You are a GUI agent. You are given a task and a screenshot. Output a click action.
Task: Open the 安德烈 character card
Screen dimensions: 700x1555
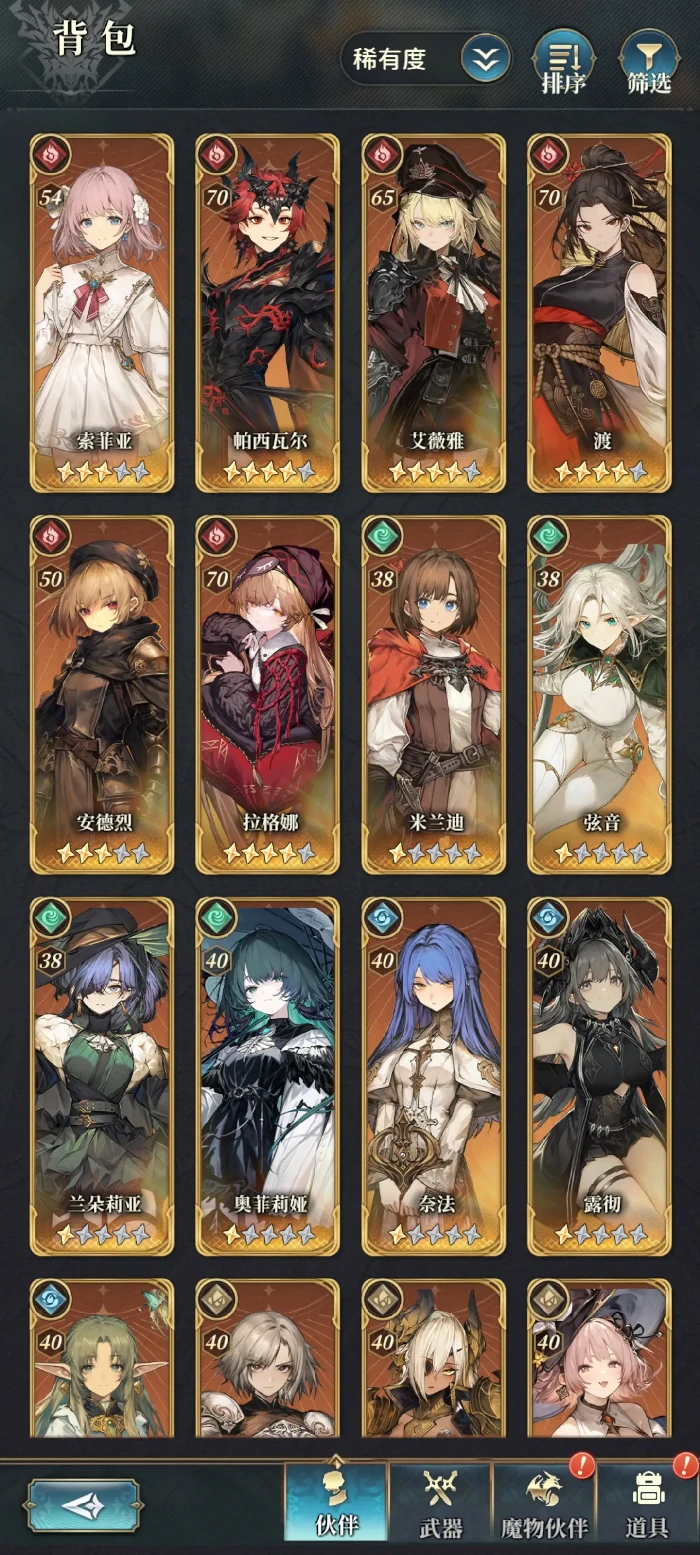tap(102, 694)
